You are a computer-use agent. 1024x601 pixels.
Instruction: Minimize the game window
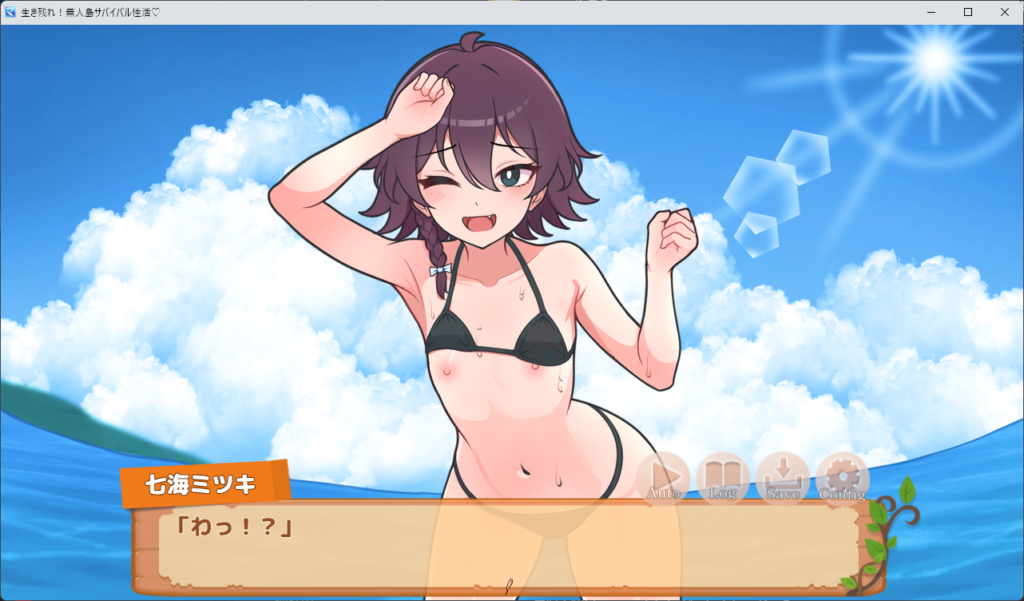[x=932, y=12]
